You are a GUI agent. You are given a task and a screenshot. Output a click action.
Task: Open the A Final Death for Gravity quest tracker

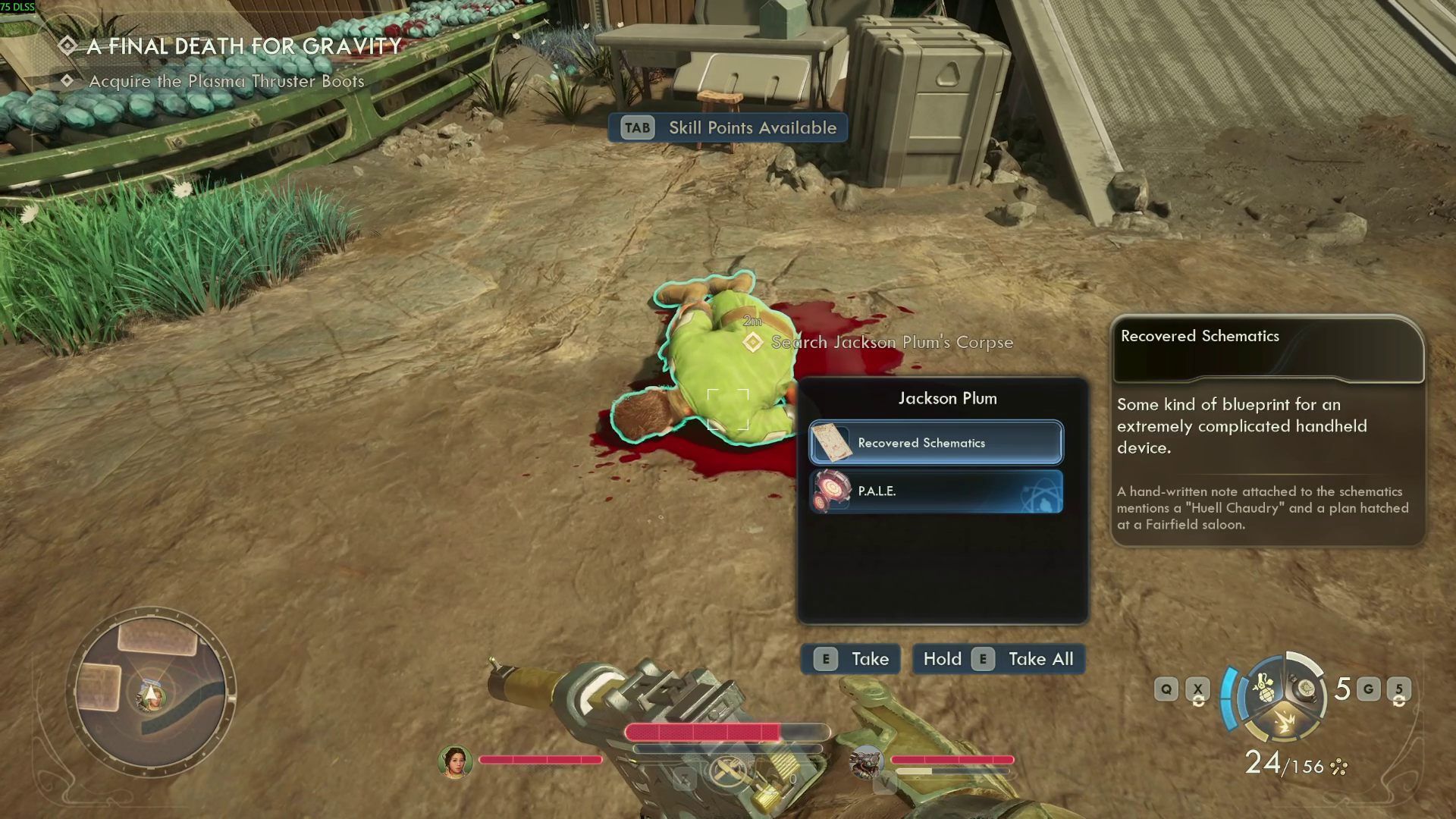pyautogui.click(x=243, y=46)
